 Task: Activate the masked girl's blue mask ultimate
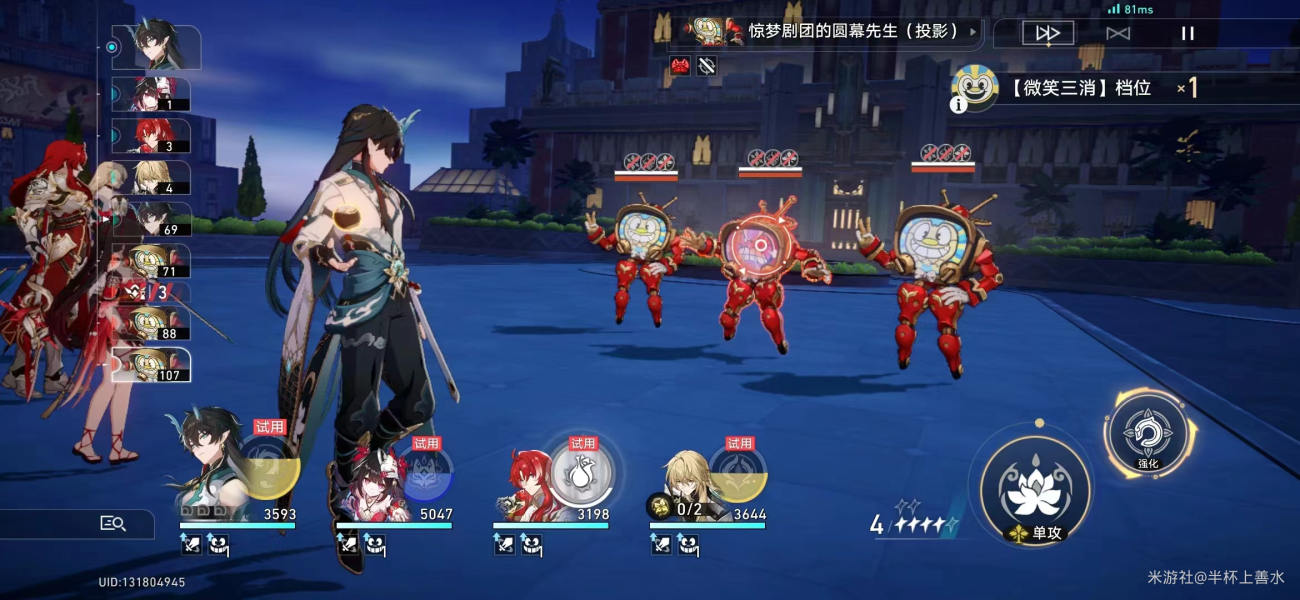click(425, 472)
